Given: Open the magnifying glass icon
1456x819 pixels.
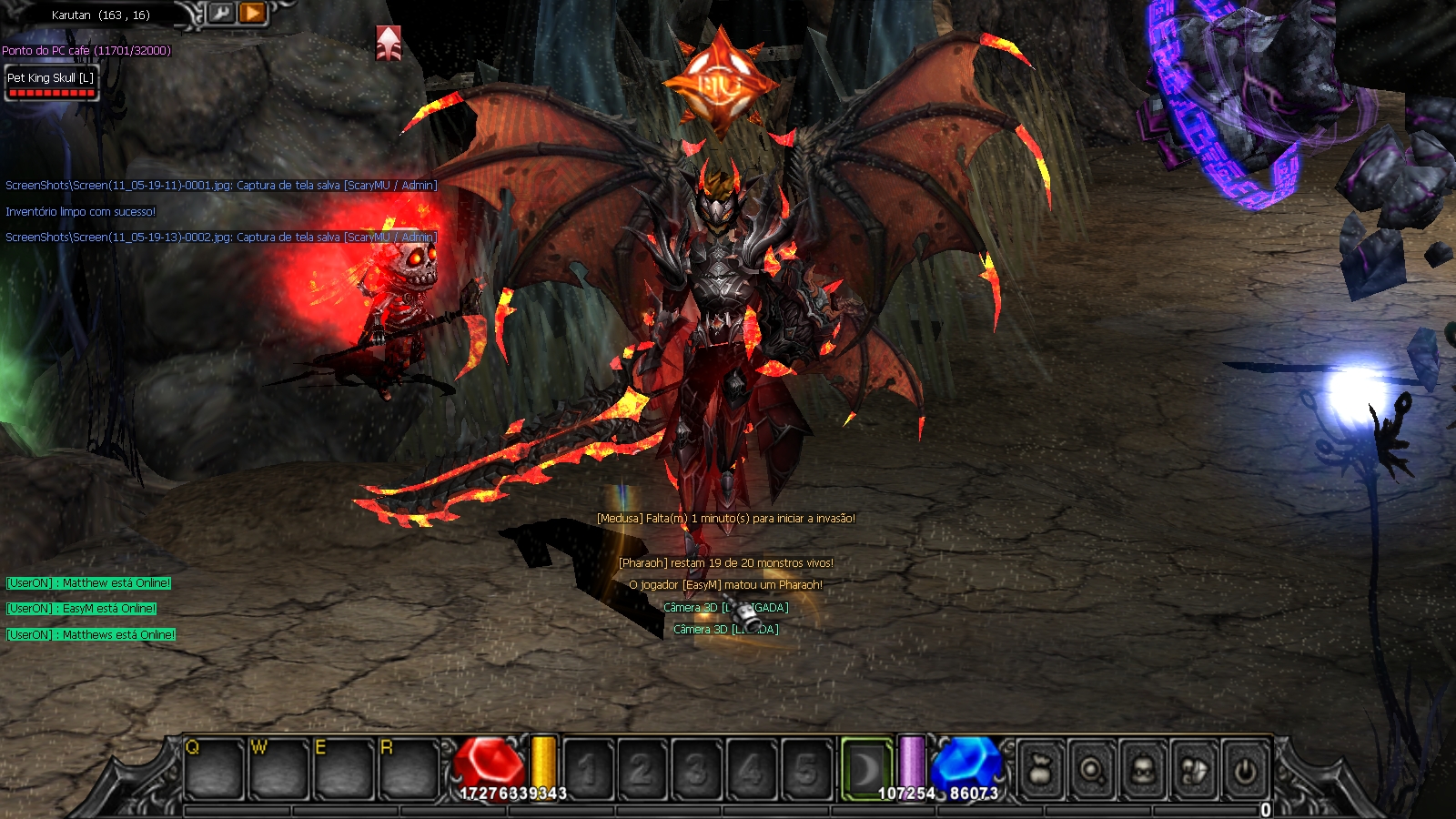Looking at the screenshot, I should [1093, 771].
